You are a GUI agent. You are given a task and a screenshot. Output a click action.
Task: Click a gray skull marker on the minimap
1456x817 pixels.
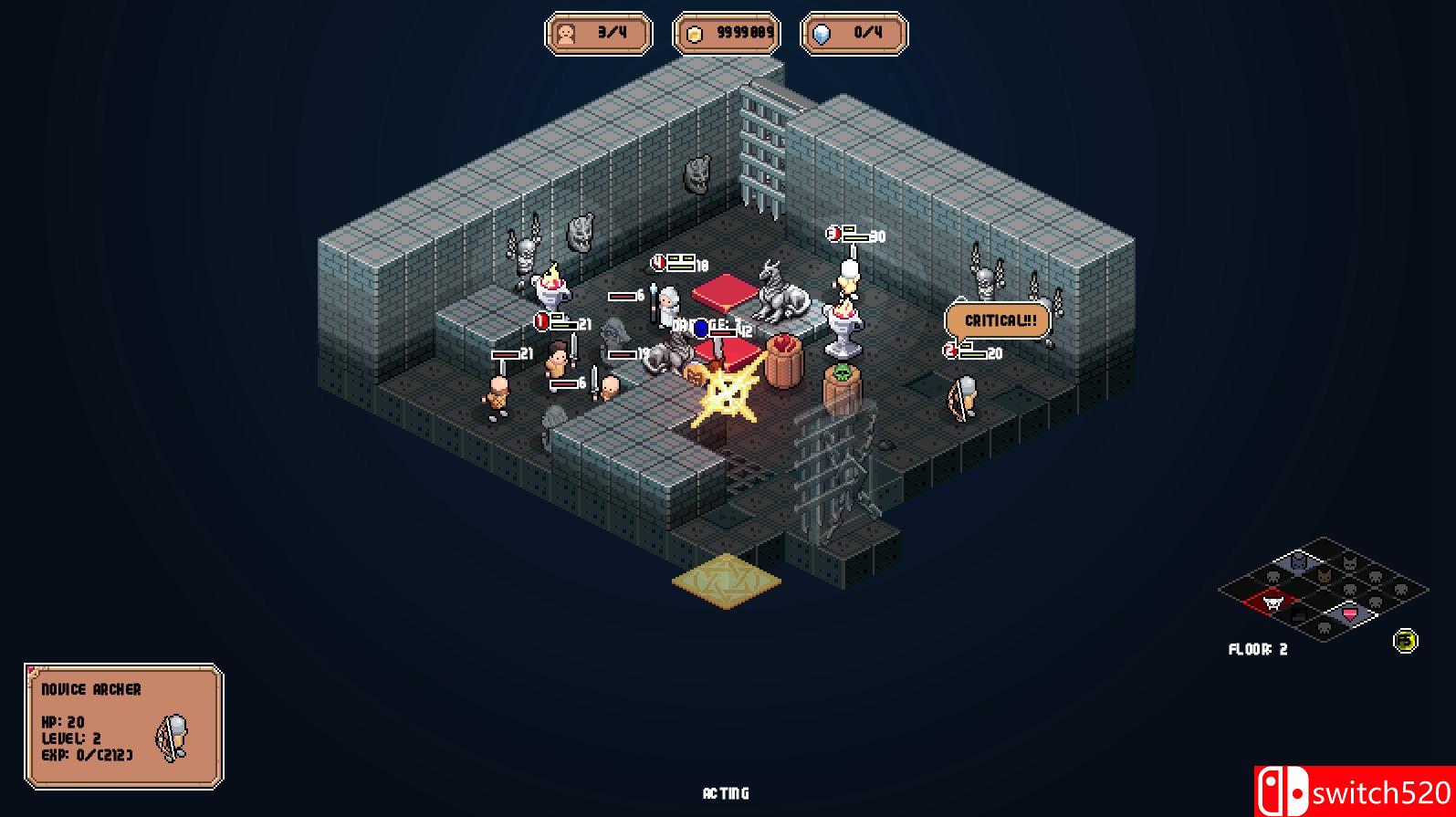tap(1273, 577)
